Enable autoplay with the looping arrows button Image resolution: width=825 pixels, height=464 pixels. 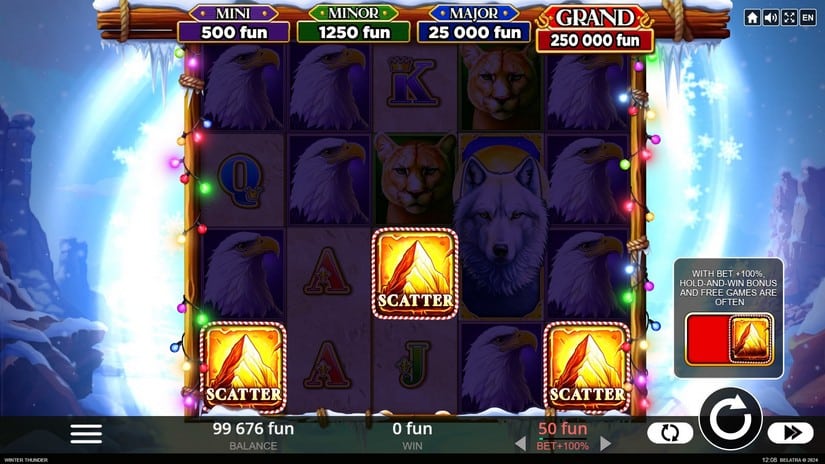tap(669, 433)
